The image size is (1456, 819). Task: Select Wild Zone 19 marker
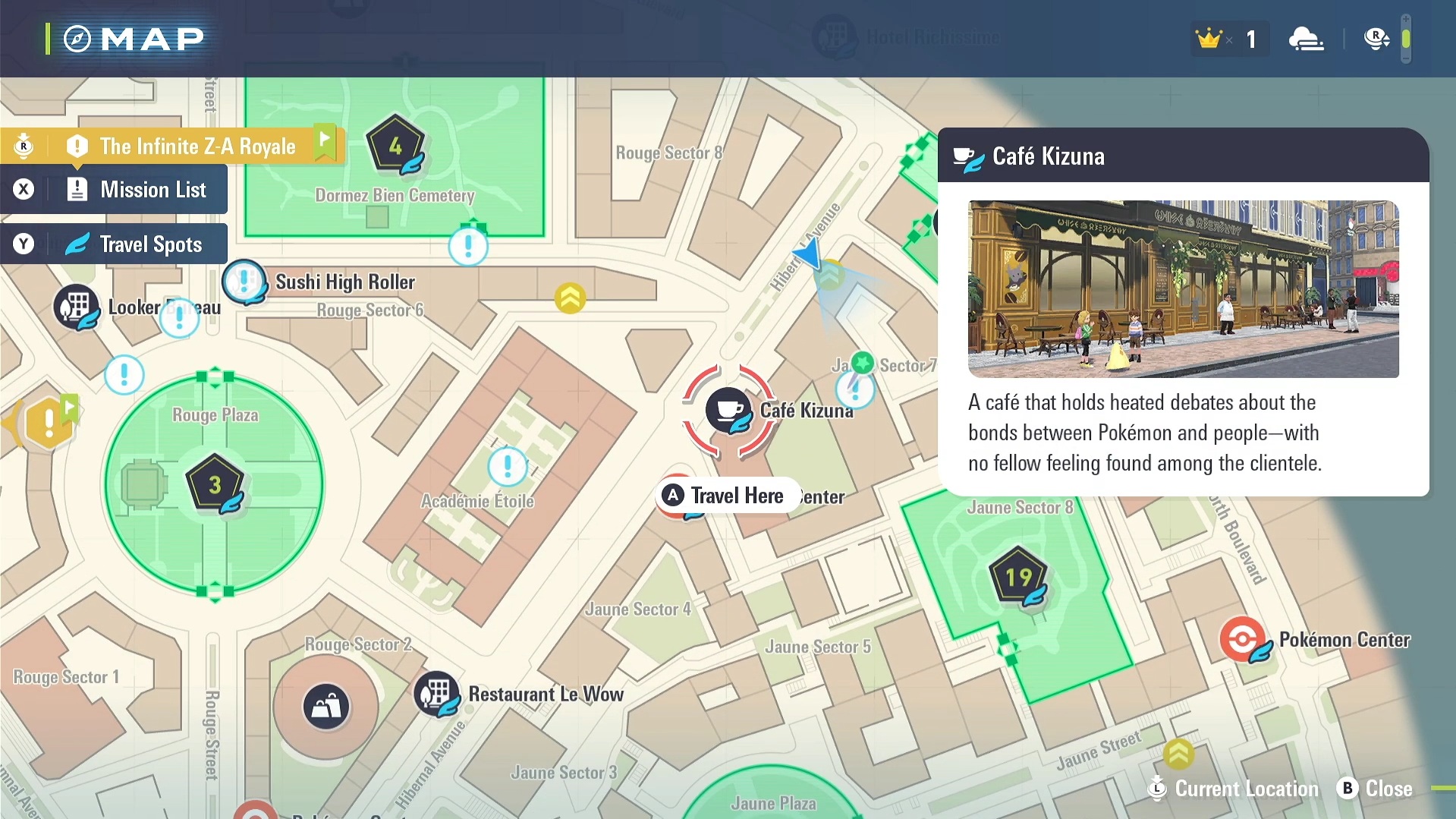tap(1018, 578)
